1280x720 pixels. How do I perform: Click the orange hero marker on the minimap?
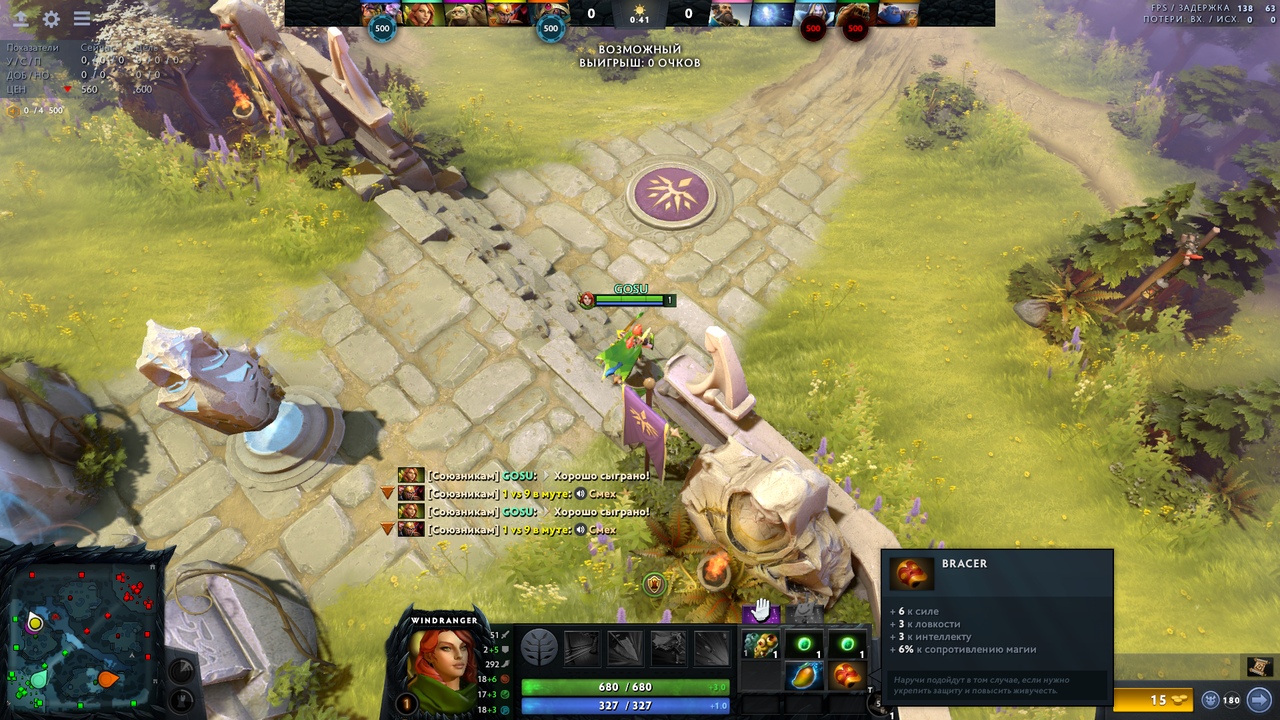[107, 680]
